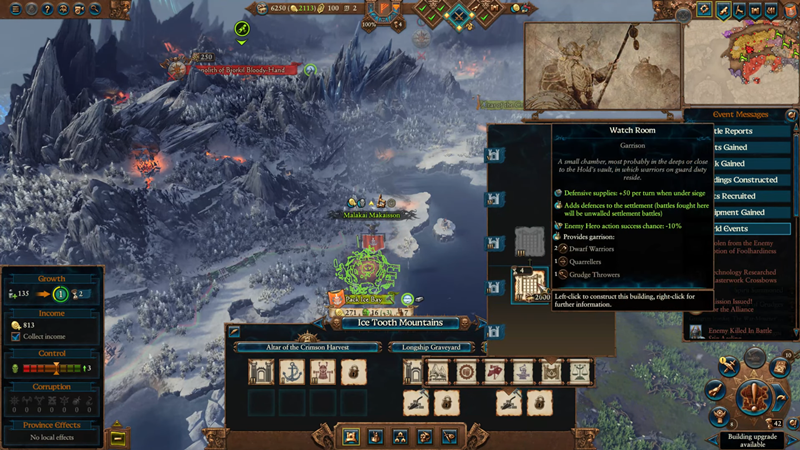Open the Ice Tooth Mountains province title
The height and width of the screenshot is (450, 800).
[400, 323]
